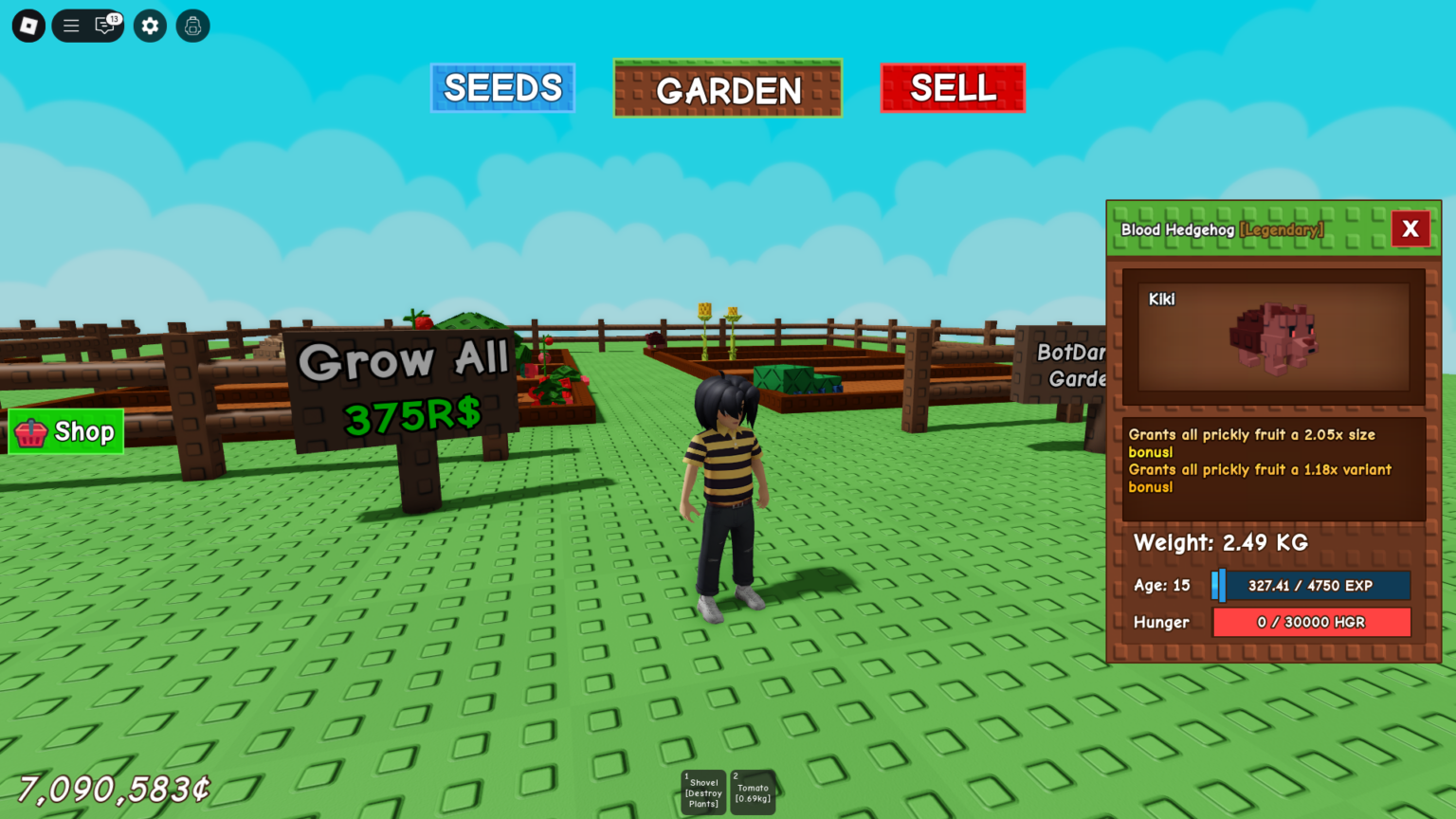Viewport: 1456px width, 819px height.
Task: Open the settings gear icon
Action: pyautogui.click(x=149, y=26)
